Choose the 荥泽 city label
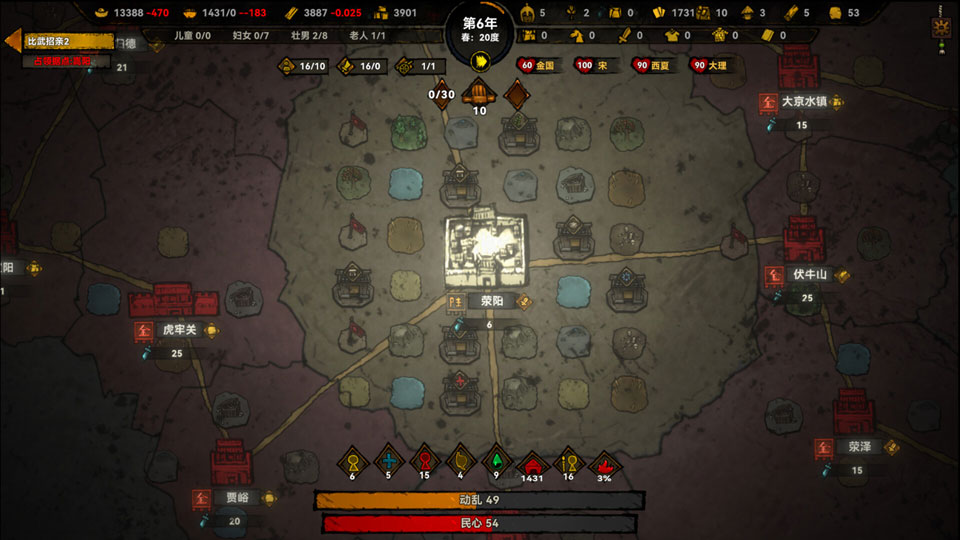 (x=859, y=447)
